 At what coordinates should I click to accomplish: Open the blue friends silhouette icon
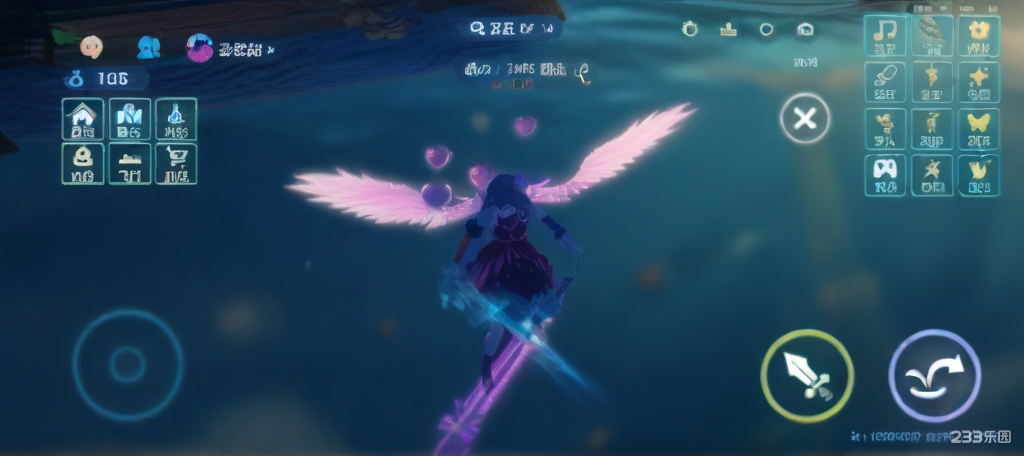pos(148,46)
